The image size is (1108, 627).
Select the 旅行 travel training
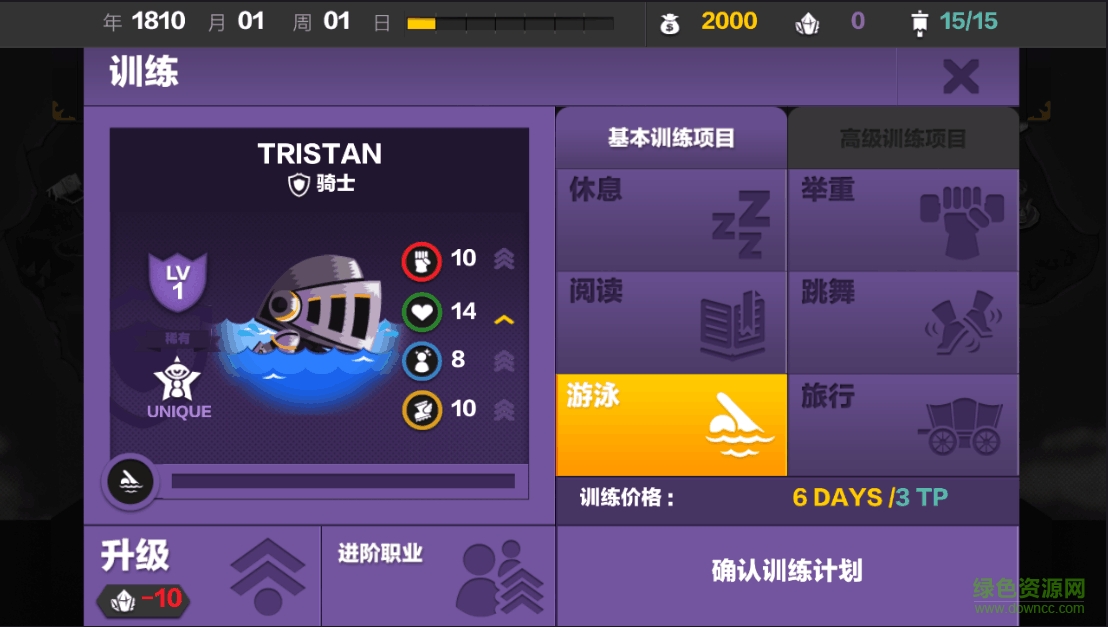pyautogui.click(x=903, y=425)
